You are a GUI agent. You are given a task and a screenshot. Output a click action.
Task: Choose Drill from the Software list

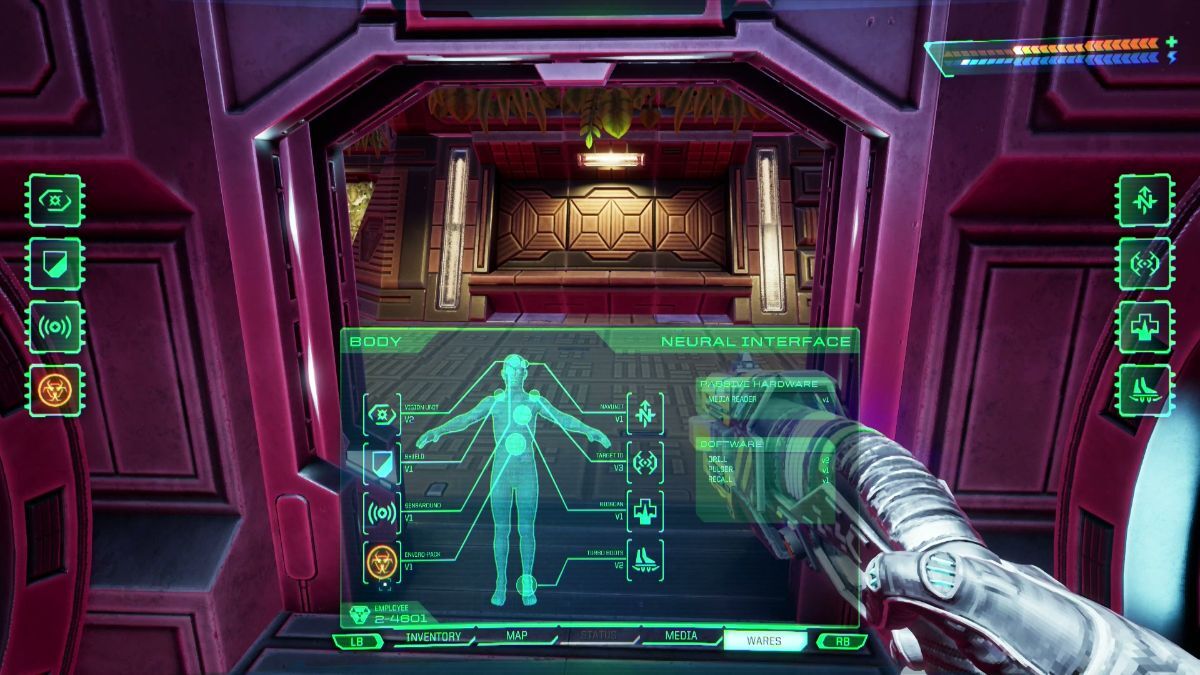pyautogui.click(x=720, y=459)
